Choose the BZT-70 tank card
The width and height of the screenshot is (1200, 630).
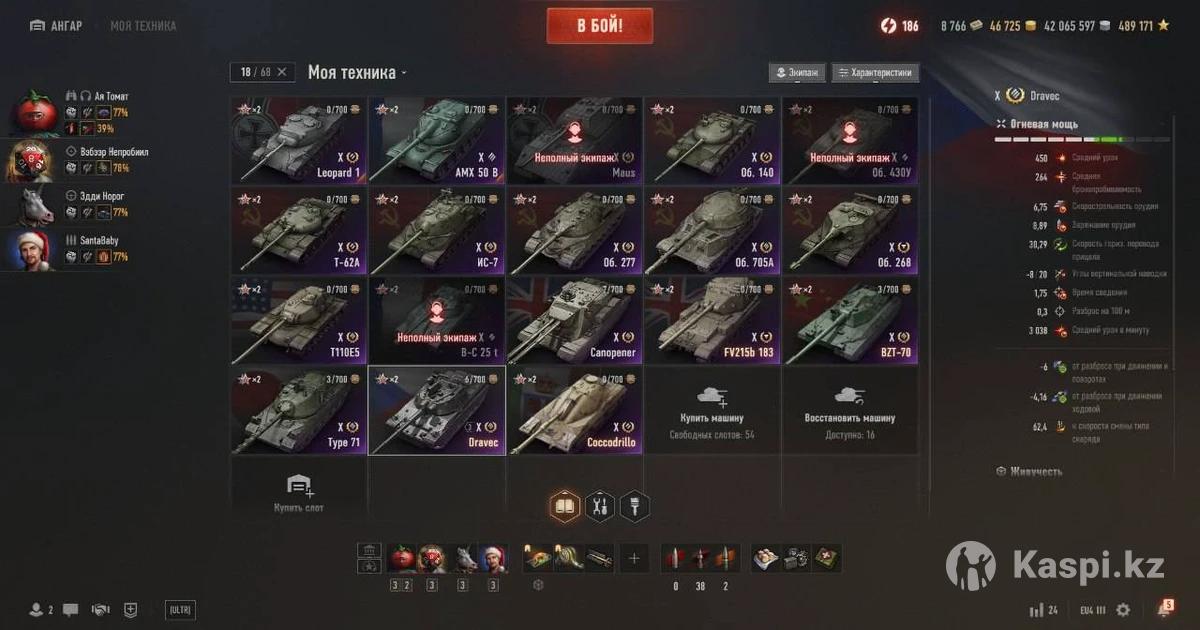click(850, 320)
